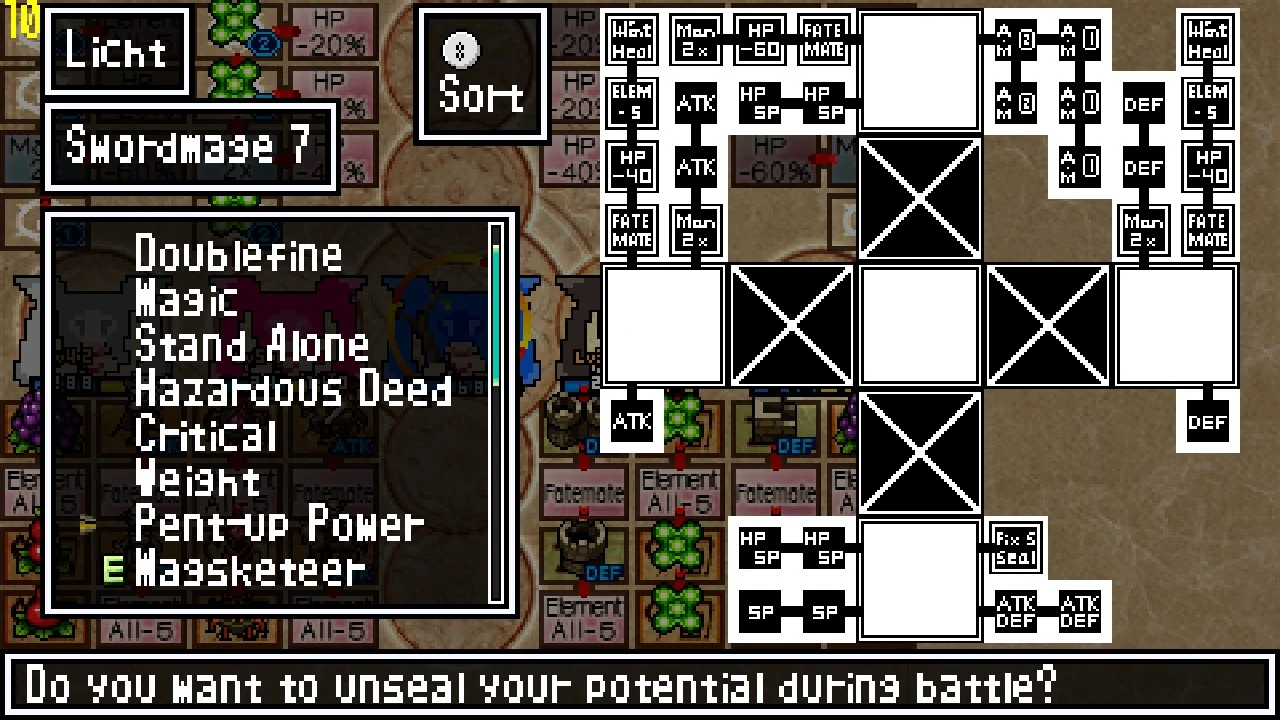Viewport: 1280px width, 720px height.
Task: Select the Fix S Seal tile
Action: tap(1014, 545)
